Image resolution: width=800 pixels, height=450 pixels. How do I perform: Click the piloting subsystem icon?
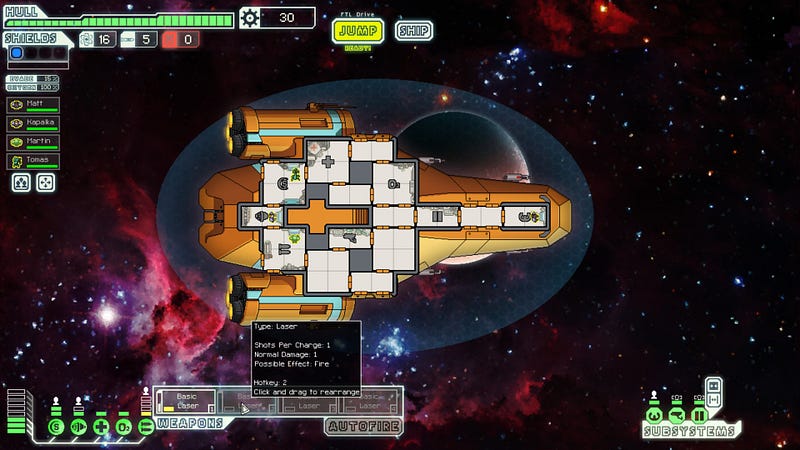click(654, 414)
